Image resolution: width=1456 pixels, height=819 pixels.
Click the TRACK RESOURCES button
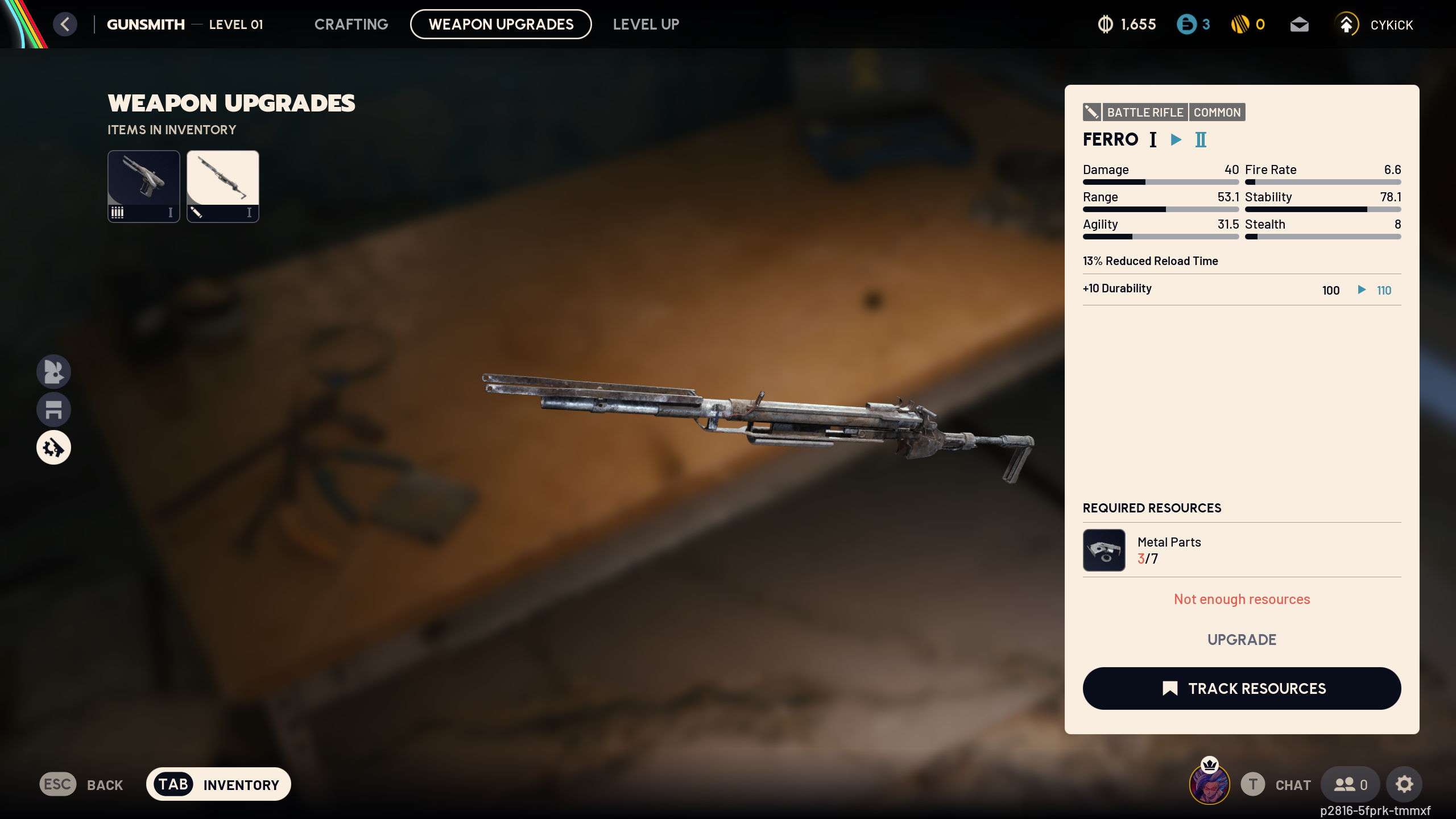click(1241, 688)
